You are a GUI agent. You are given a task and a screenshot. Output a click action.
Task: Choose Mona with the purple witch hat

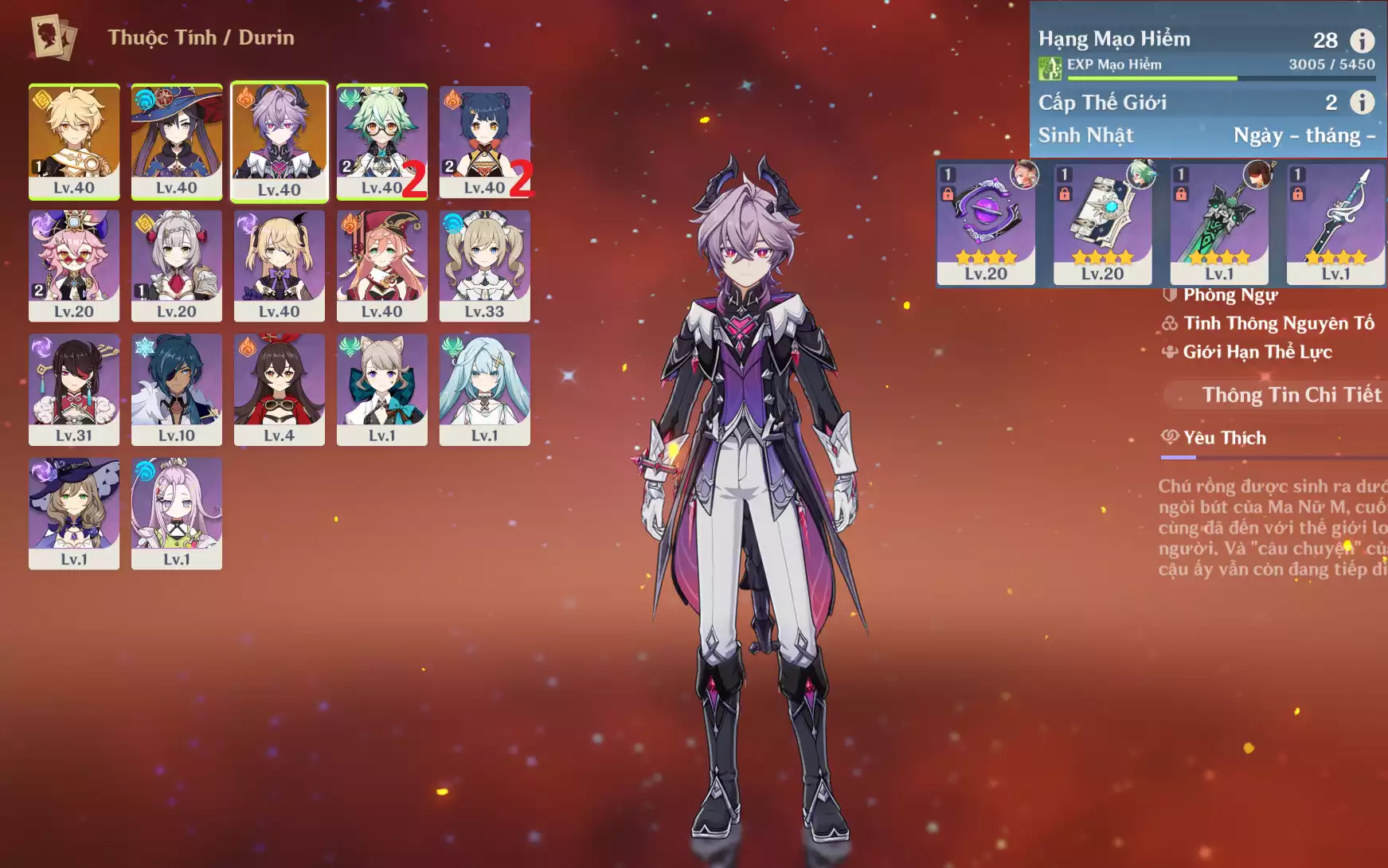pyautogui.click(x=176, y=141)
